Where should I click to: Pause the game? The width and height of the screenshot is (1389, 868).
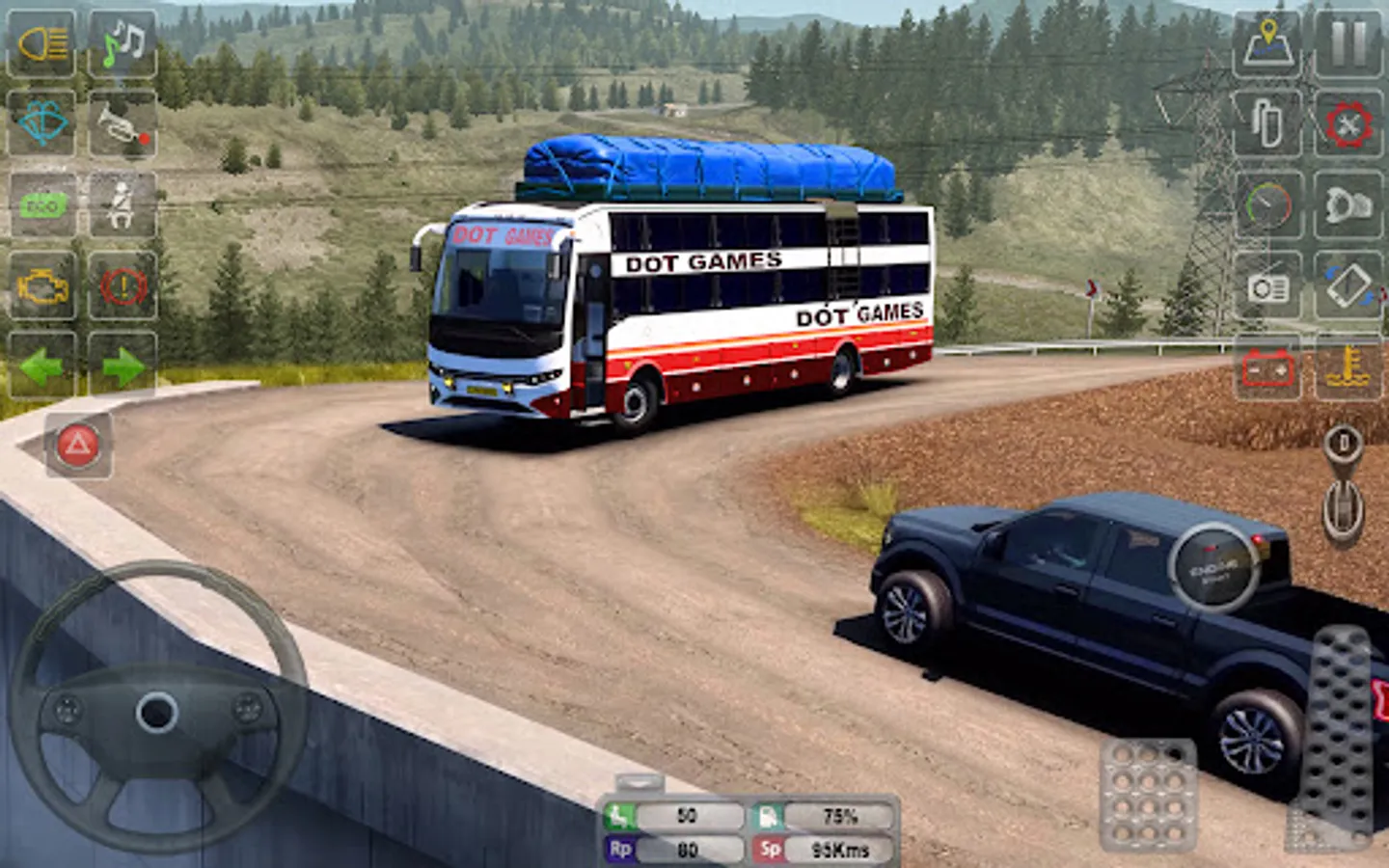tap(1348, 43)
